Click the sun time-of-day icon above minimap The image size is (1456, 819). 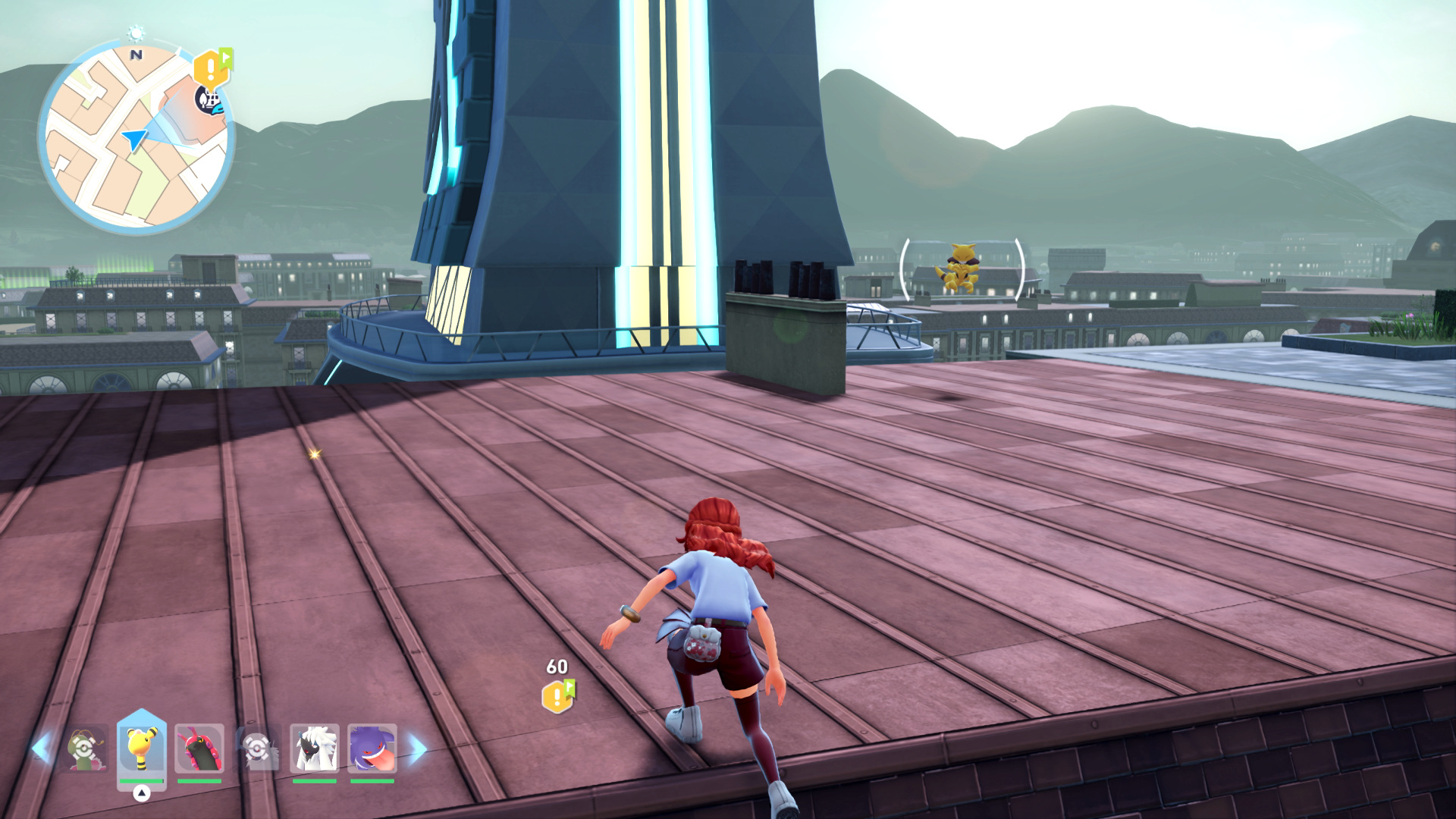click(x=136, y=33)
